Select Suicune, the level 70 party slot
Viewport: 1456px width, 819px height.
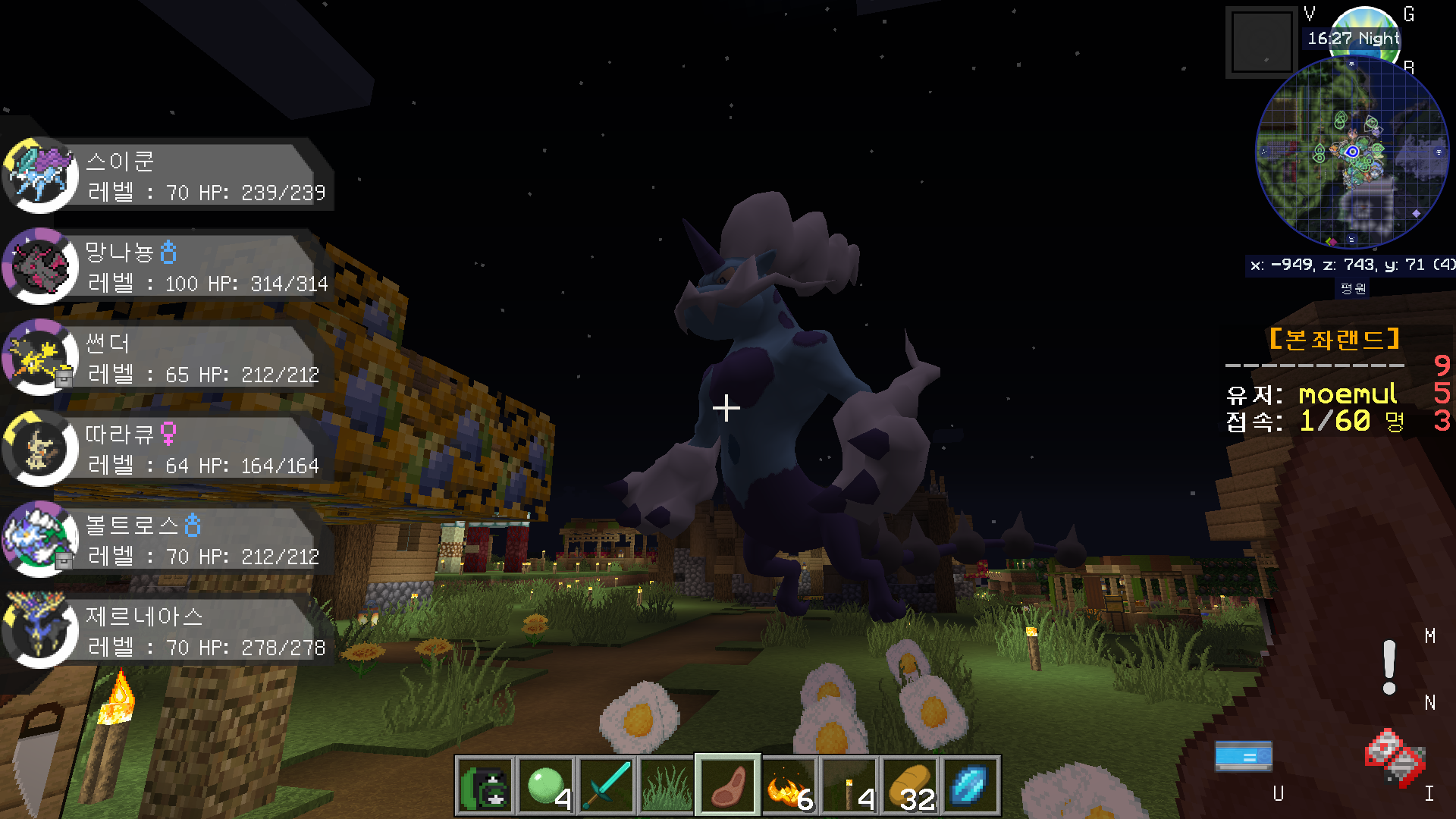pyautogui.click(x=167, y=177)
